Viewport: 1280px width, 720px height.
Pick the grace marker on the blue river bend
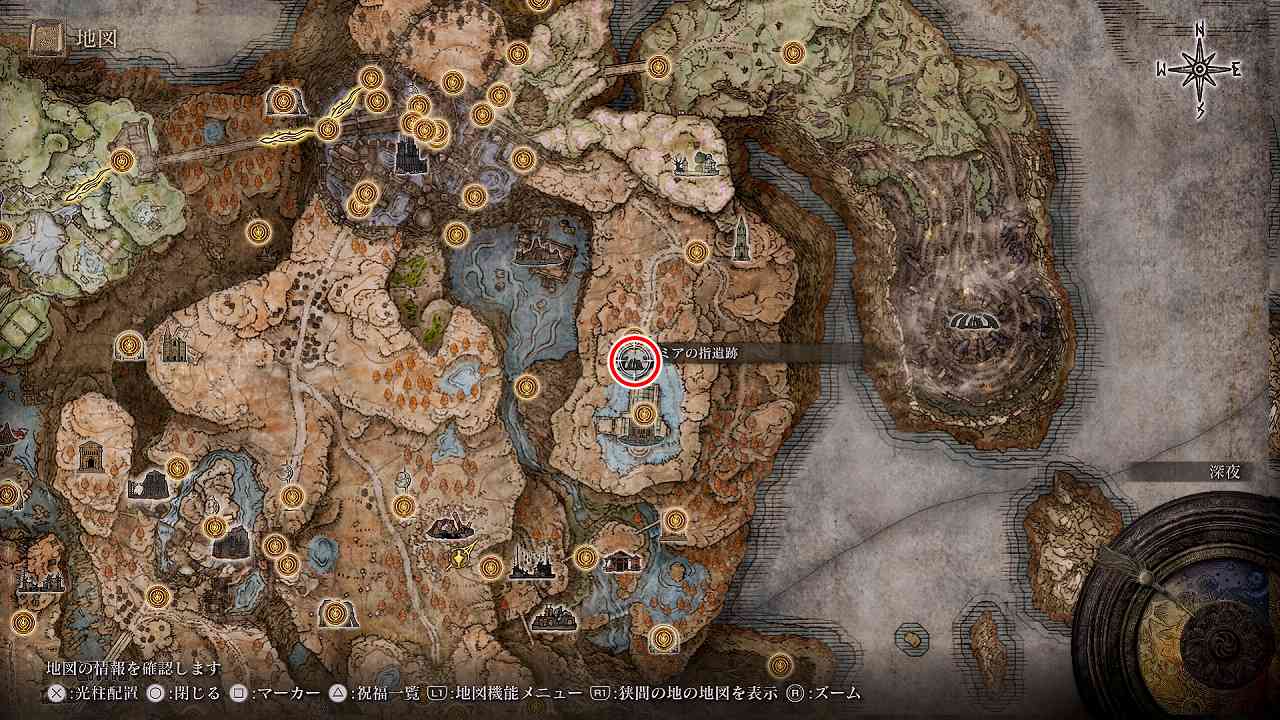[527, 387]
